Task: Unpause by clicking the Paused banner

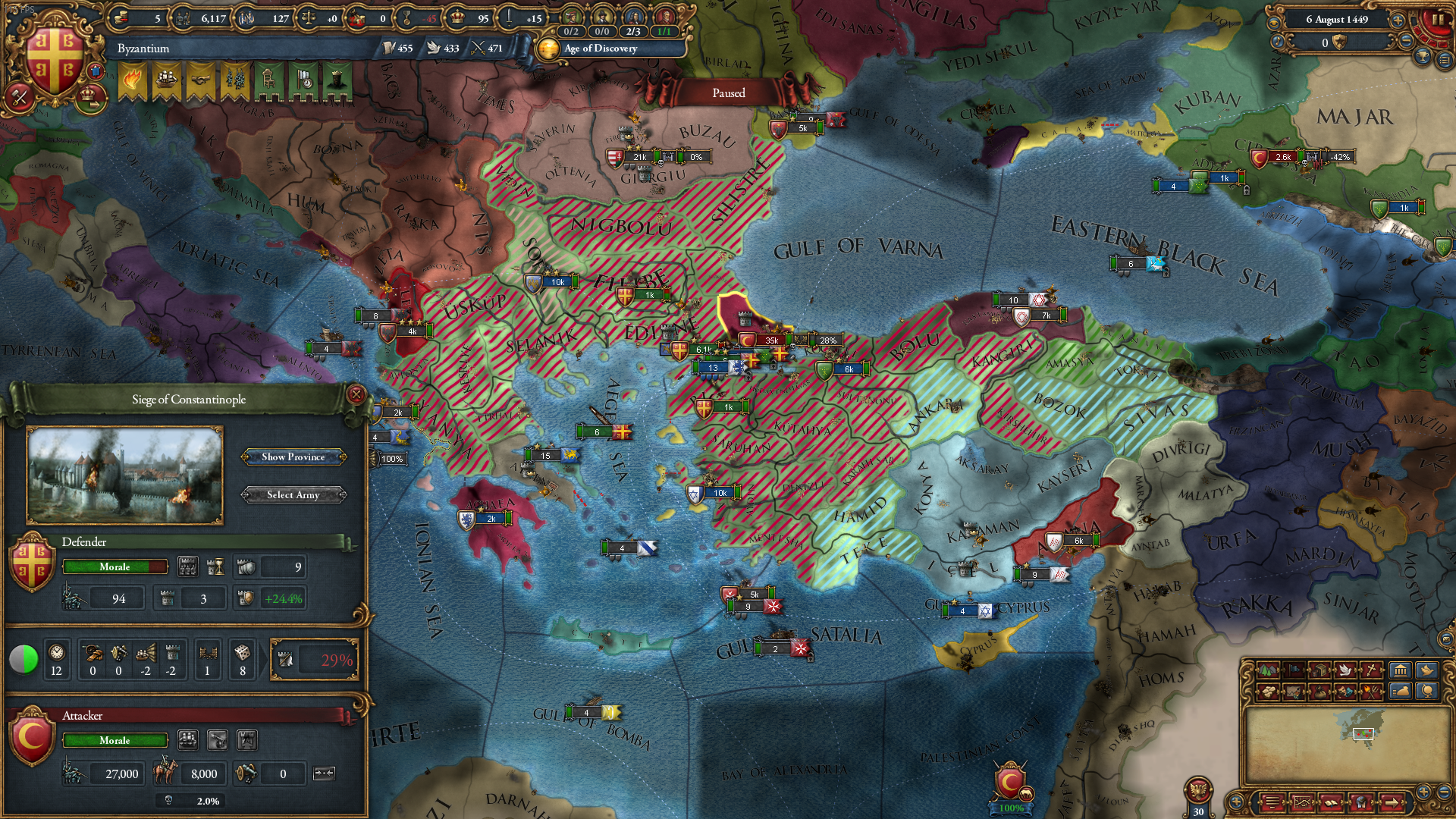Action: (x=726, y=93)
